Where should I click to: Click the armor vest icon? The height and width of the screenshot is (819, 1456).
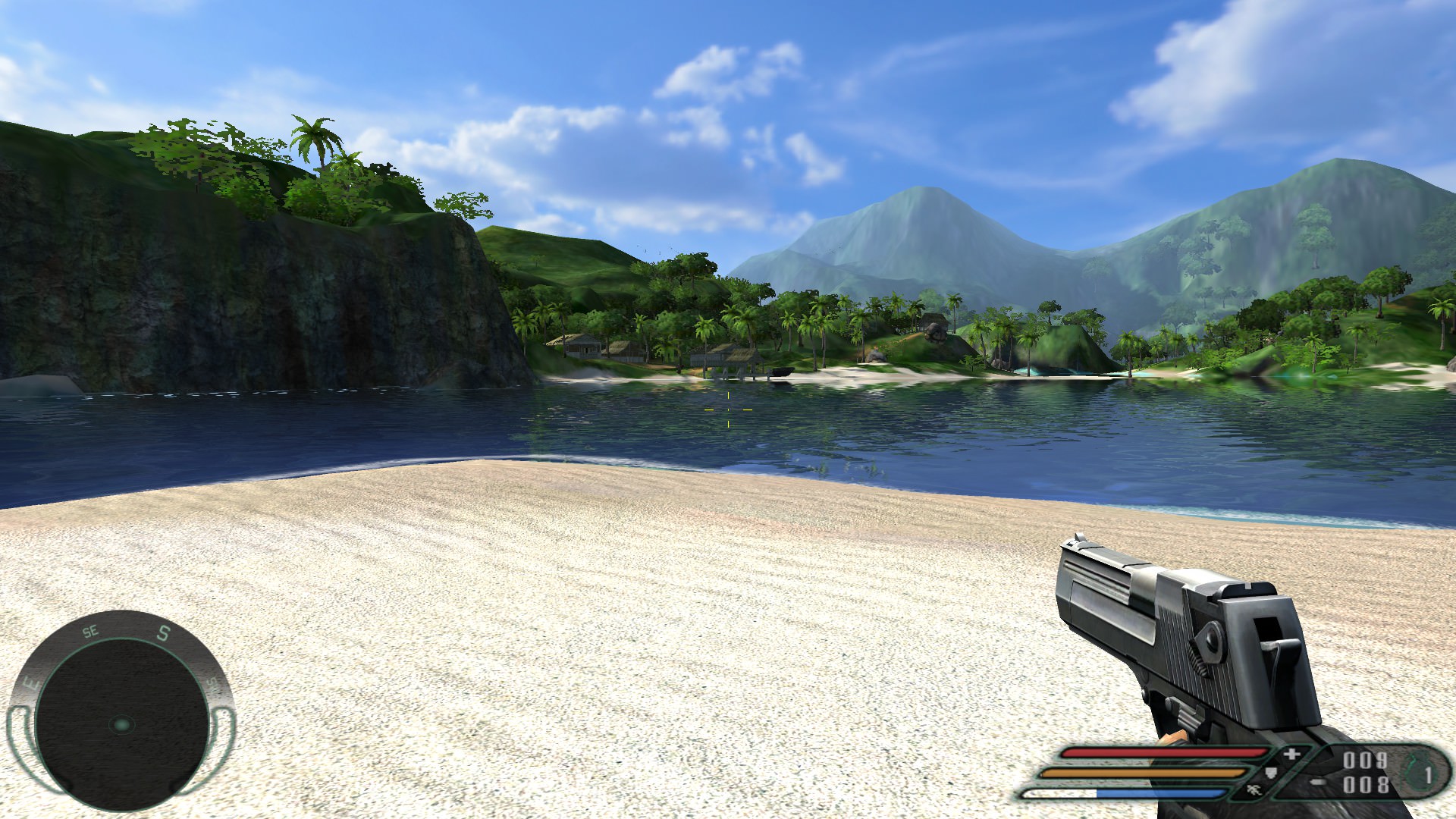[x=1270, y=773]
